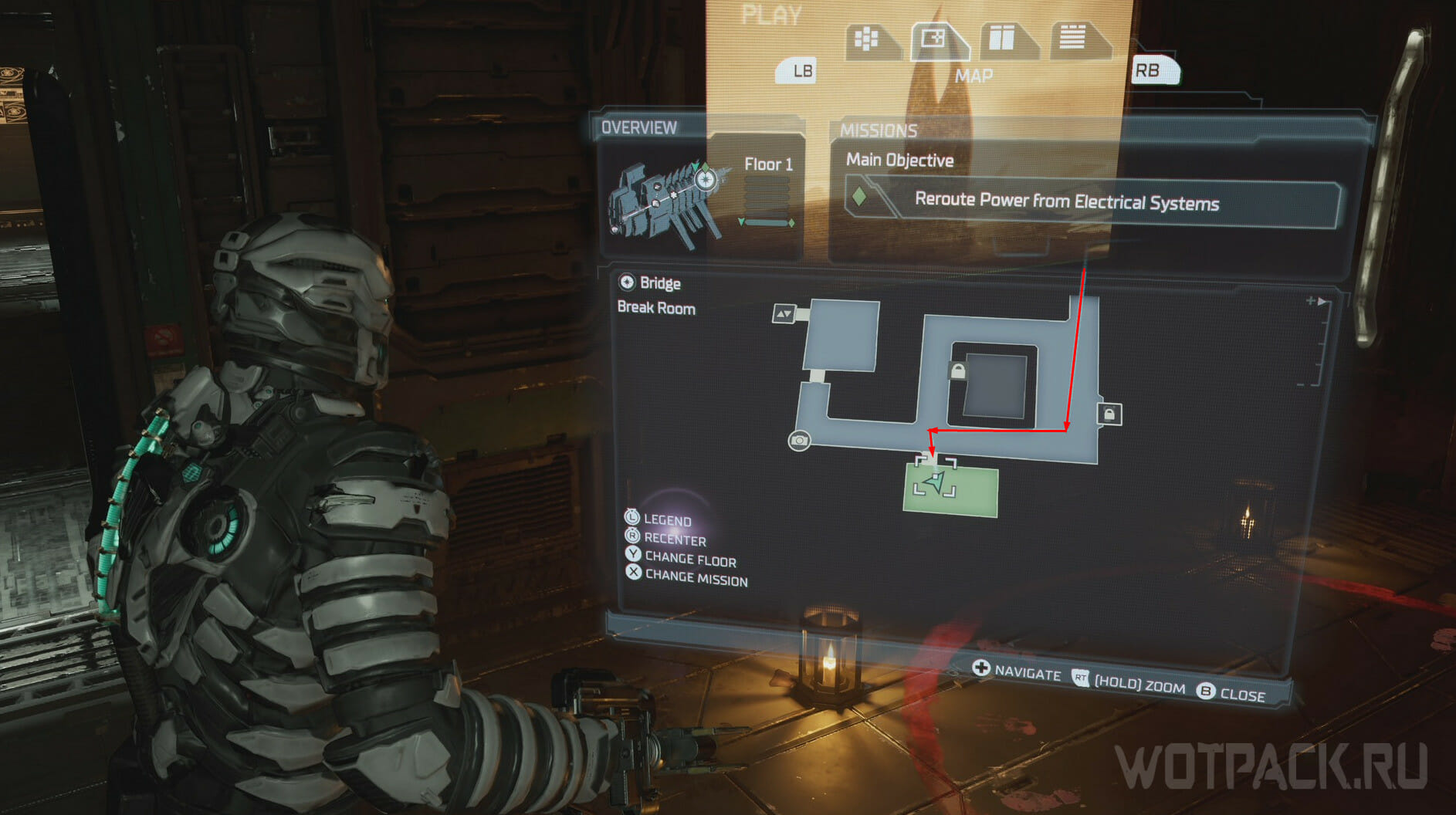Select the elevator marker with up-down arrows
Viewport: 1456px width, 815px height.
[x=784, y=313]
